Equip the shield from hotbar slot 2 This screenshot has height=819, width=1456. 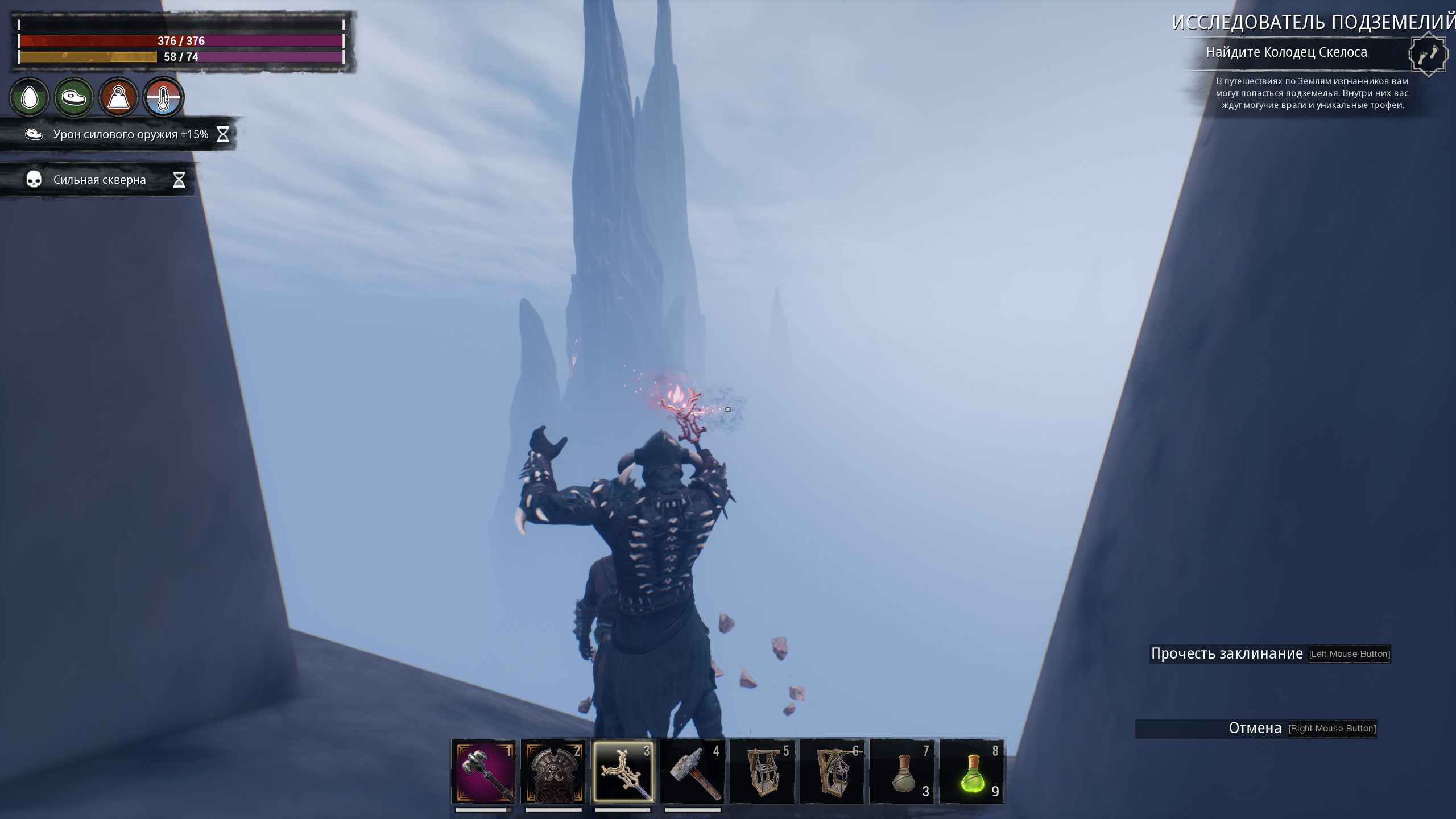[x=553, y=771]
